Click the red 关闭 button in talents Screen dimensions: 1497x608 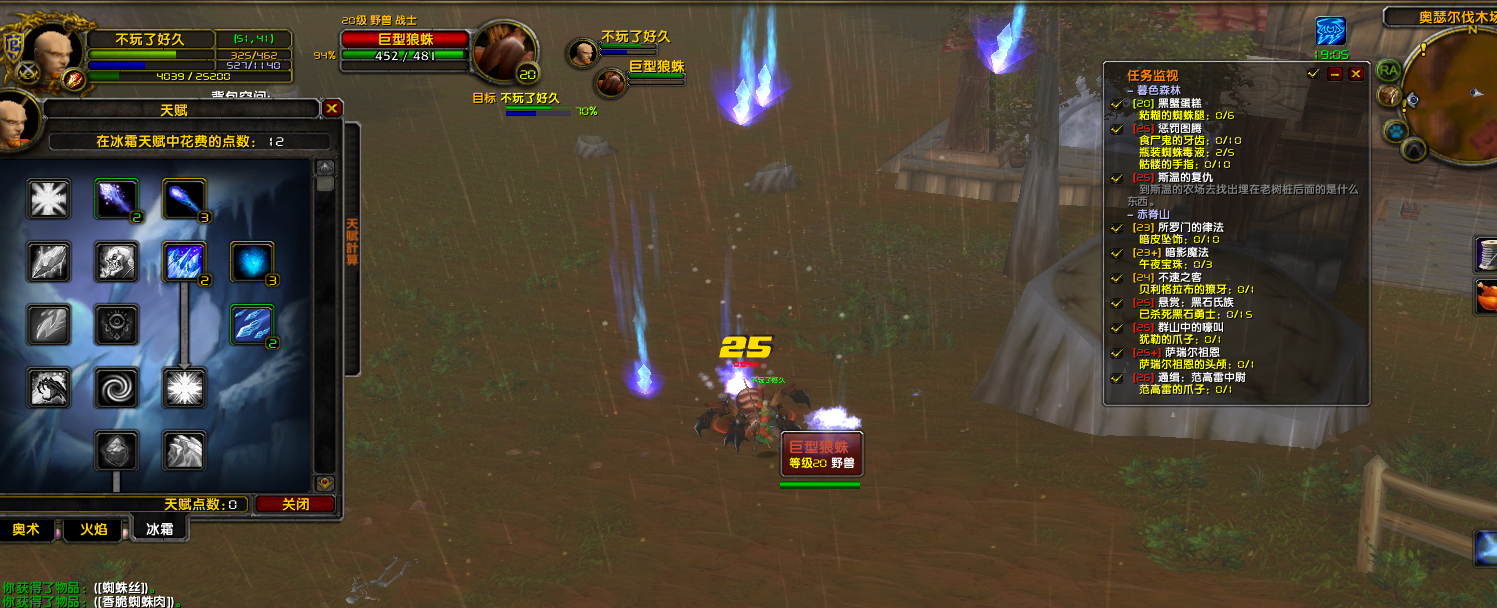(x=294, y=504)
